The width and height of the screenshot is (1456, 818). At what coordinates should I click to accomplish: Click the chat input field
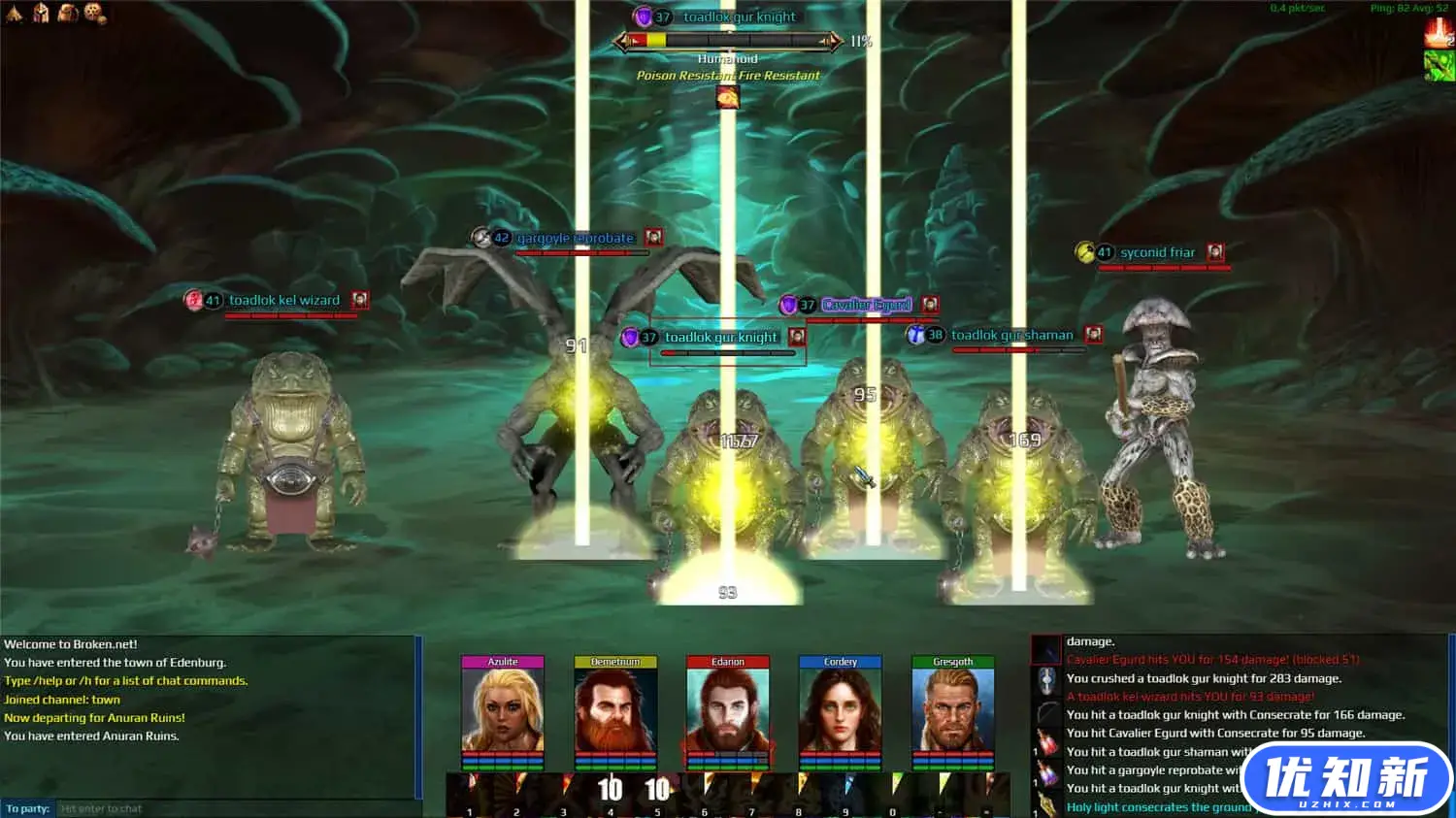point(233,808)
